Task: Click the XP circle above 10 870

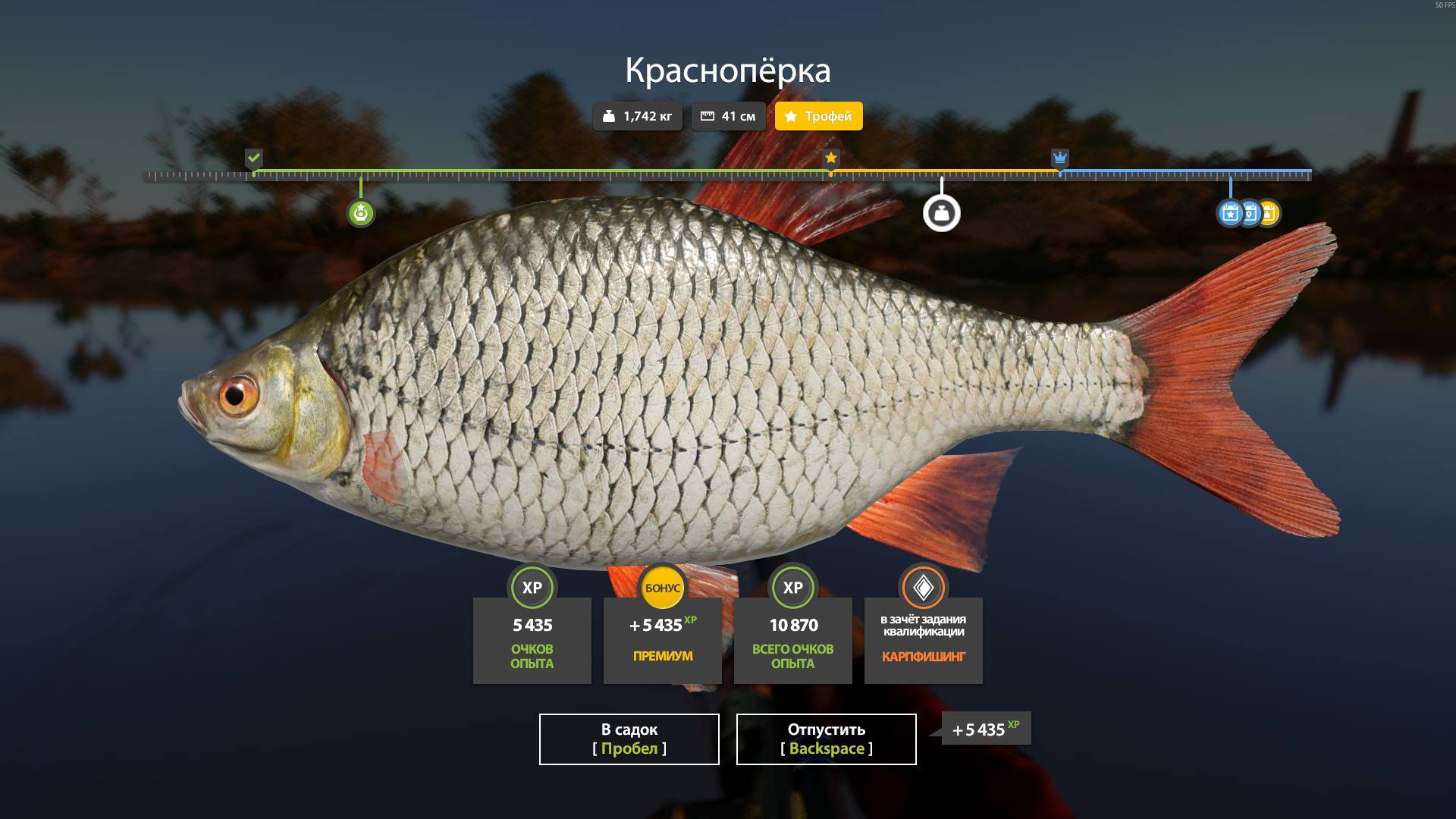Action: click(x=792, y=588)
